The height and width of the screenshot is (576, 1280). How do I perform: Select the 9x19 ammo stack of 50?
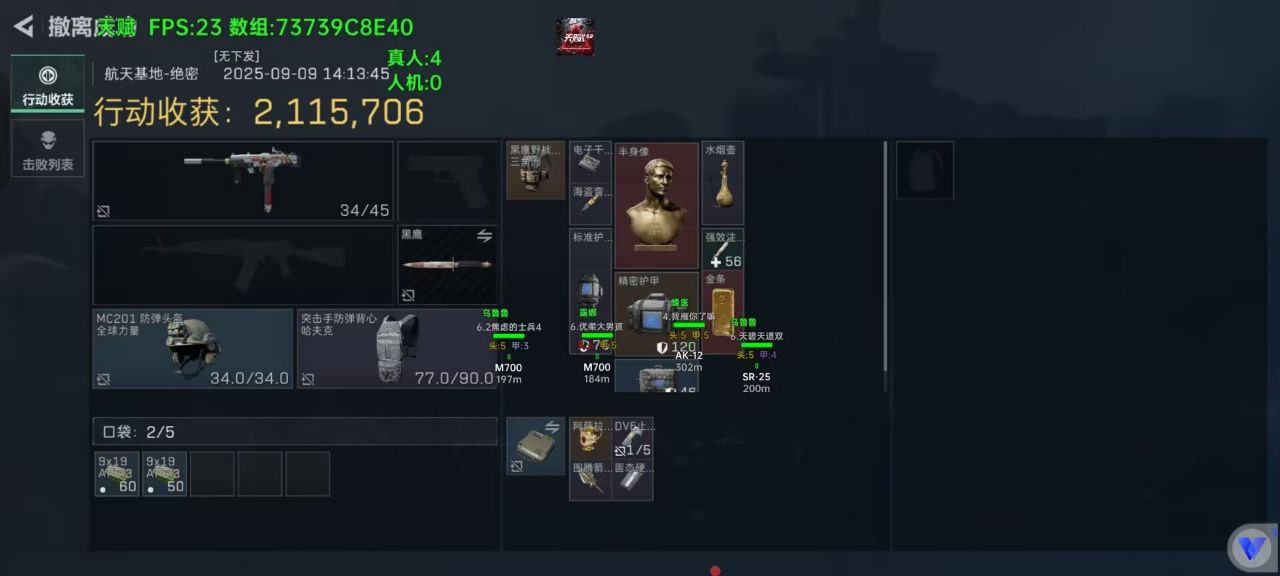[164, 474]
